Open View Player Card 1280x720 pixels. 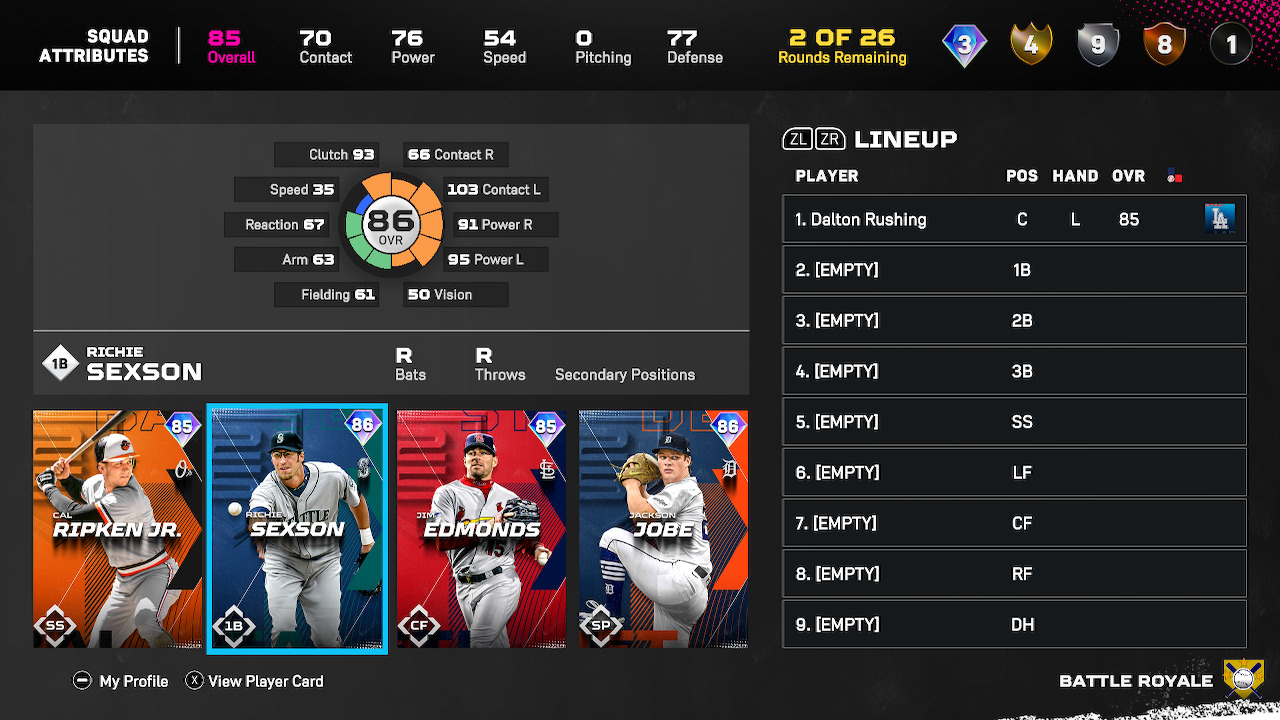(255, 681)
